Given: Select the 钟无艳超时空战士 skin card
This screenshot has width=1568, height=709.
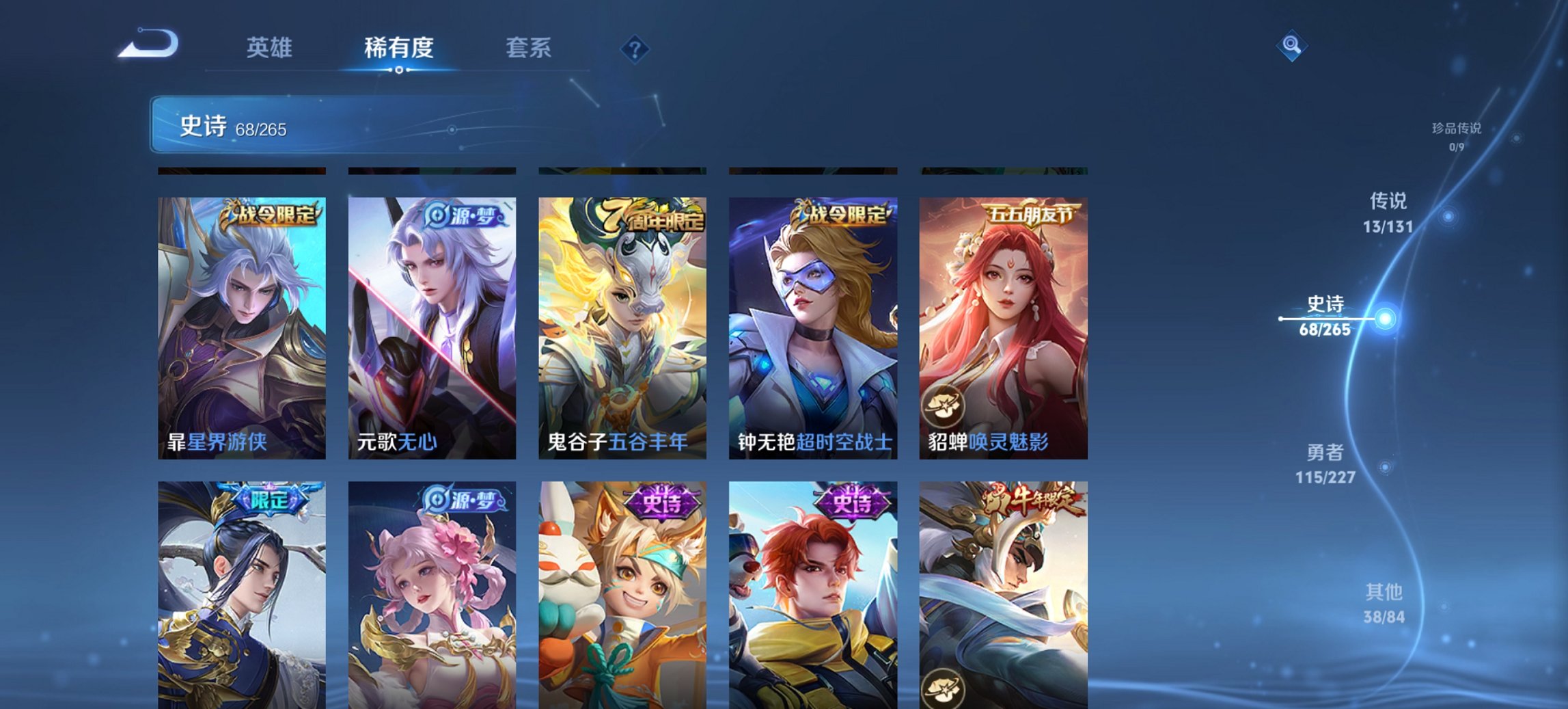Looking at the screenshot, I should point(812,335).
